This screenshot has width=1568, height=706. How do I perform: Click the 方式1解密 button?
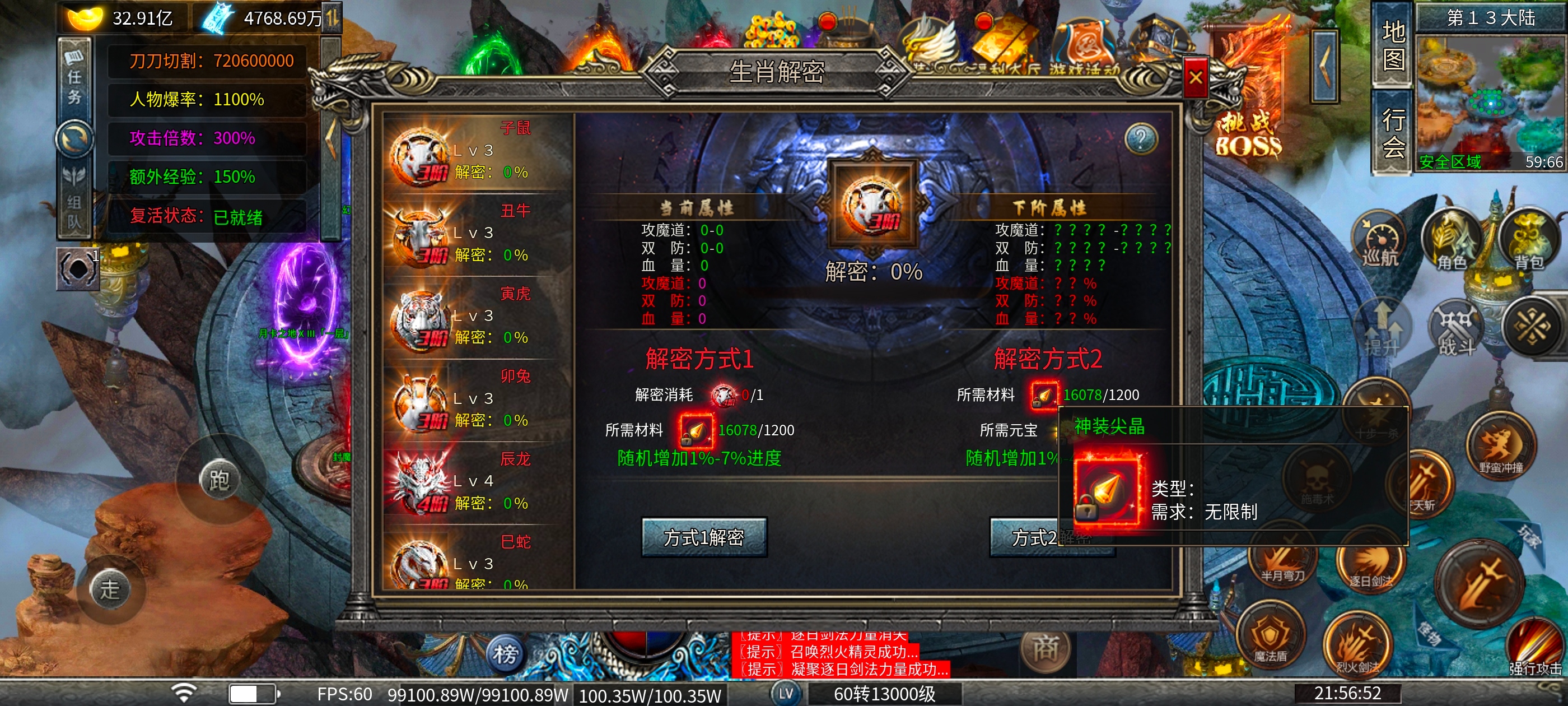point(704,537)
